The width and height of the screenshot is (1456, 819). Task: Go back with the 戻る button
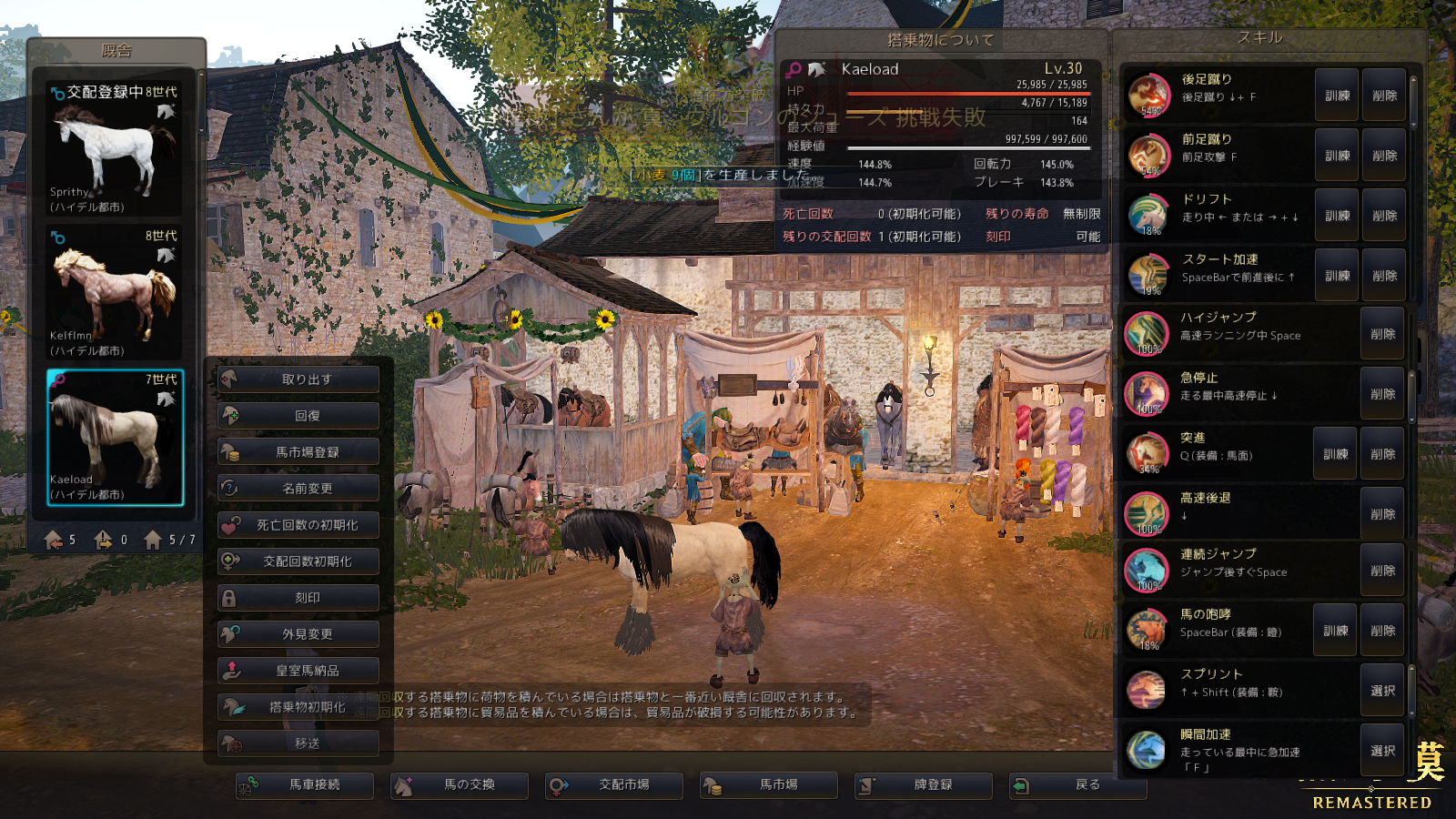(1078, 784)
